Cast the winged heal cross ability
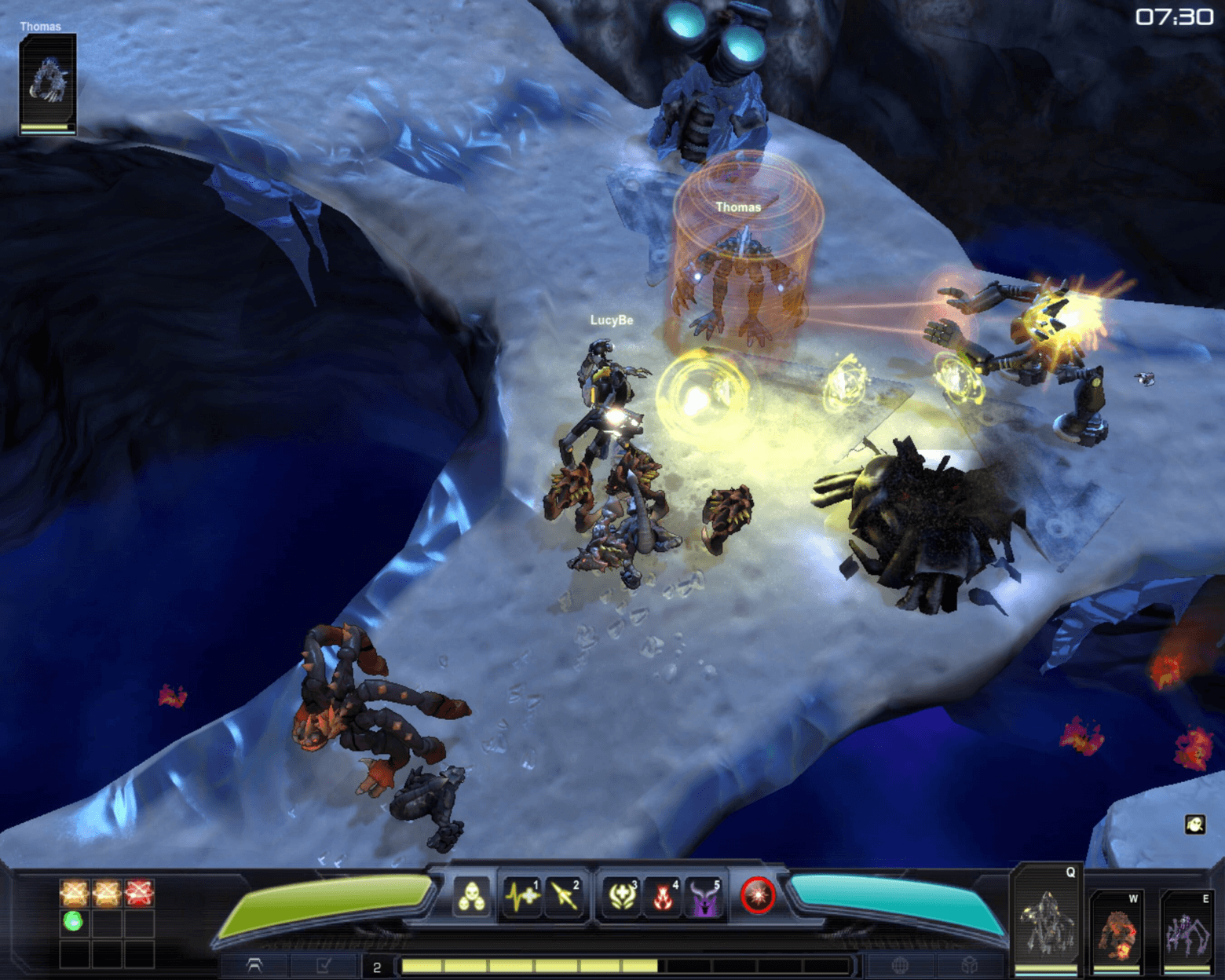1225x980 pixels. click(622, 897)
